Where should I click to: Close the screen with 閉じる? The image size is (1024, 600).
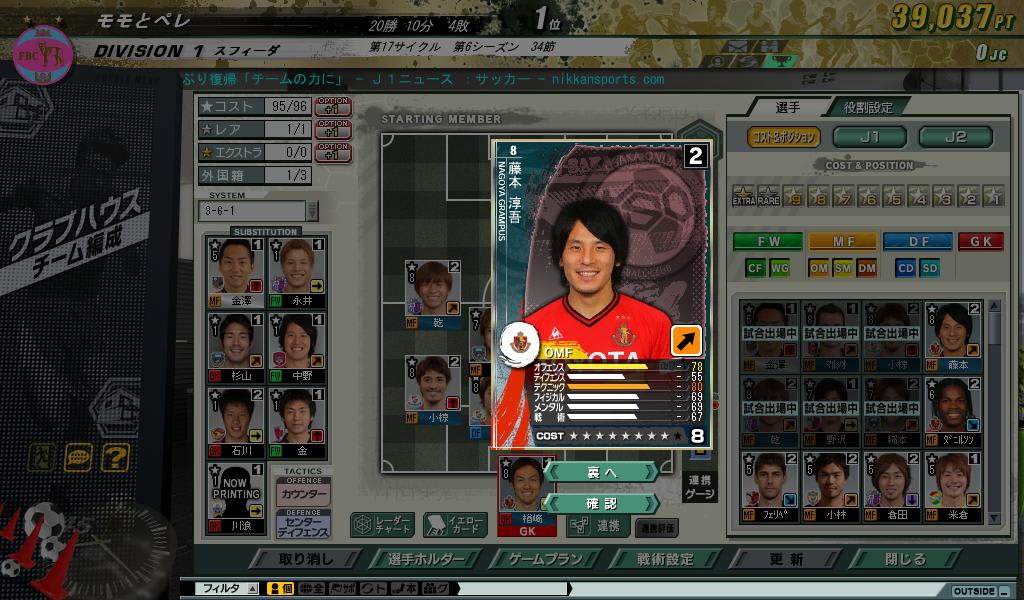(x=905, y=559)
